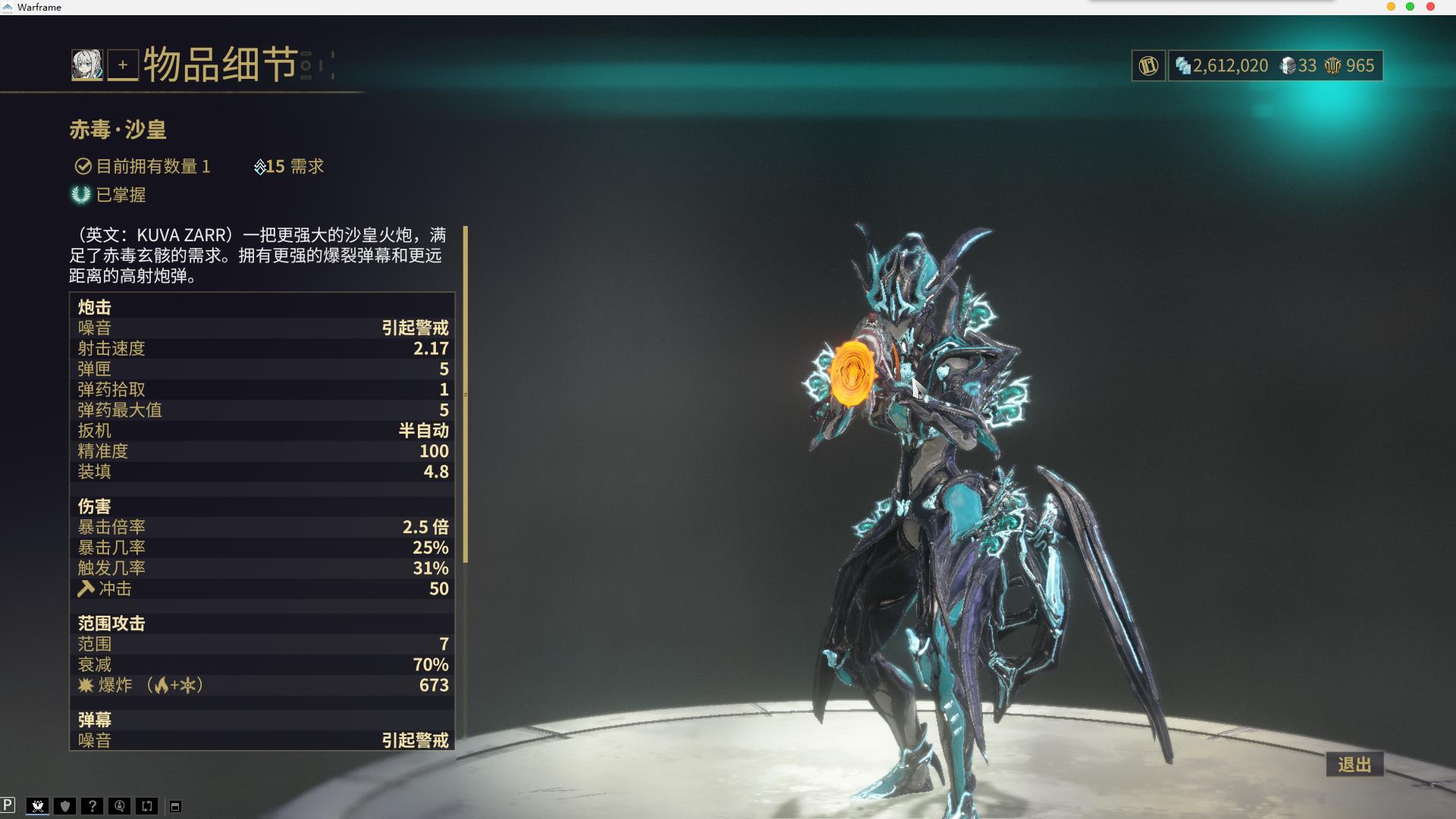
Task: Open the question mark help icon
Action: click(93, 806)
